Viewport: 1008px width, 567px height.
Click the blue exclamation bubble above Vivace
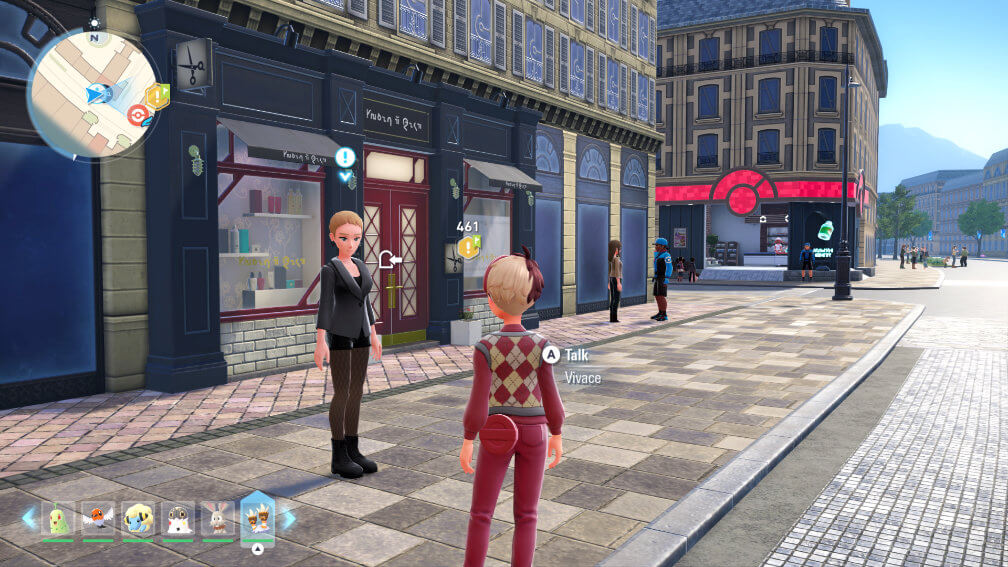click(x=345, y=158)
